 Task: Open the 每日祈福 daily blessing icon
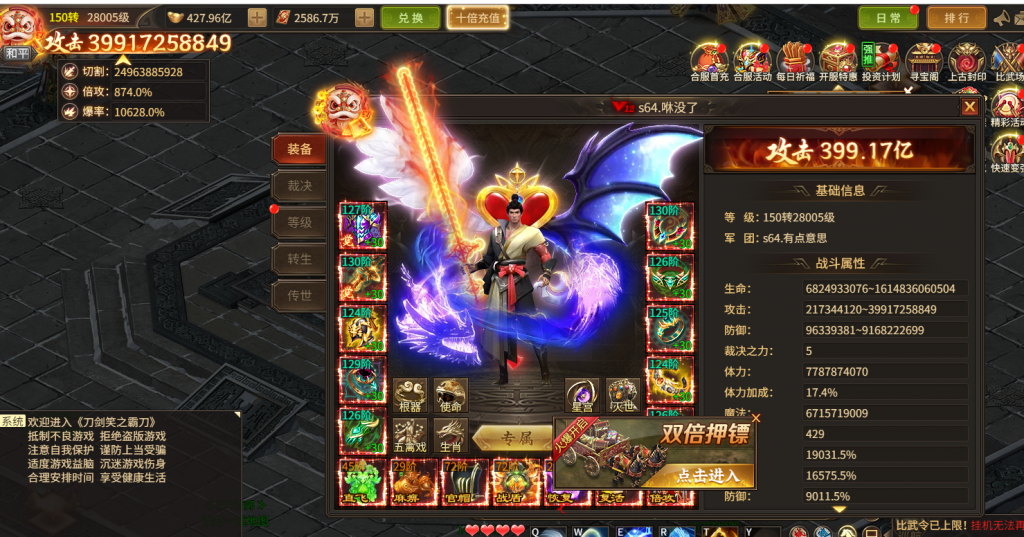coord(795,60)
